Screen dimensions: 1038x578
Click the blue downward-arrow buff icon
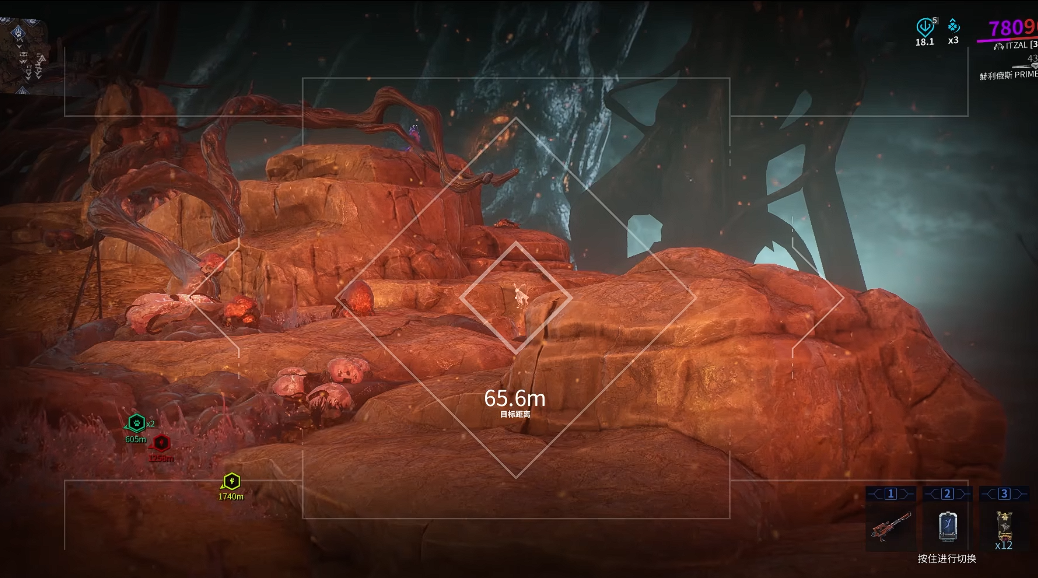click(924, 27)
